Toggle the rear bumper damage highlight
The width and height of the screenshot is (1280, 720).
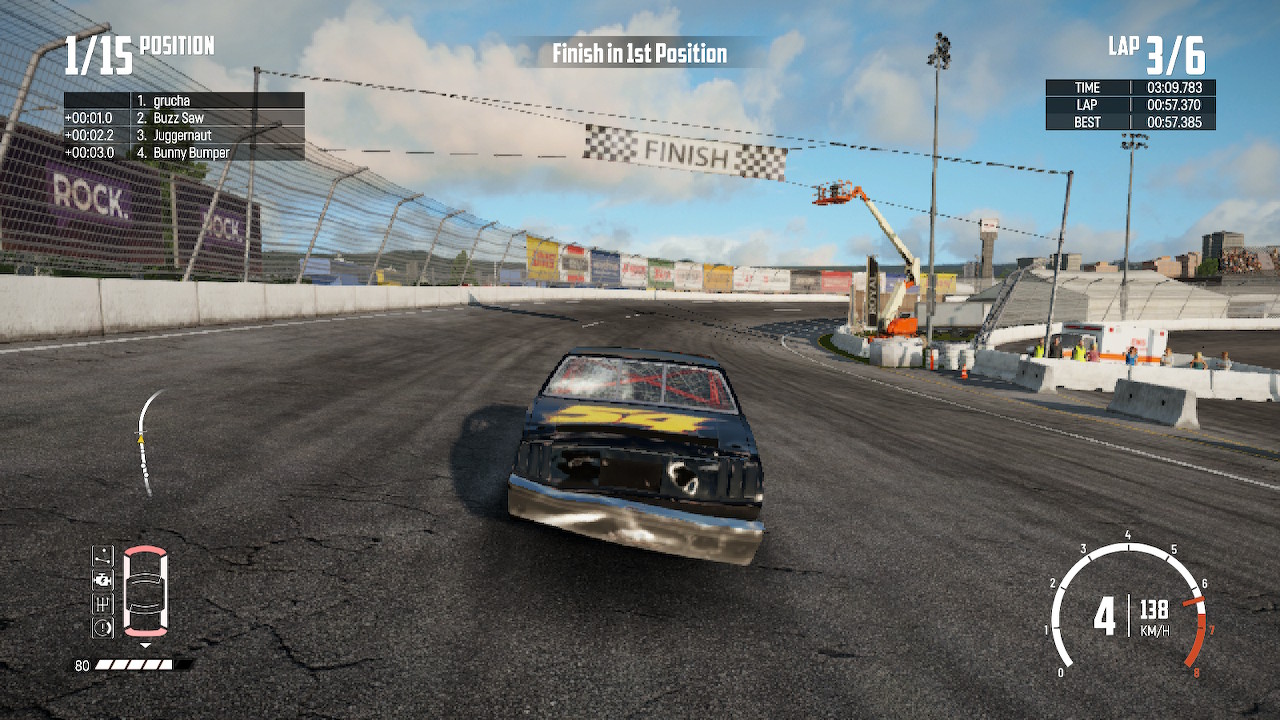pyautogui.click(x=145, y=632)
